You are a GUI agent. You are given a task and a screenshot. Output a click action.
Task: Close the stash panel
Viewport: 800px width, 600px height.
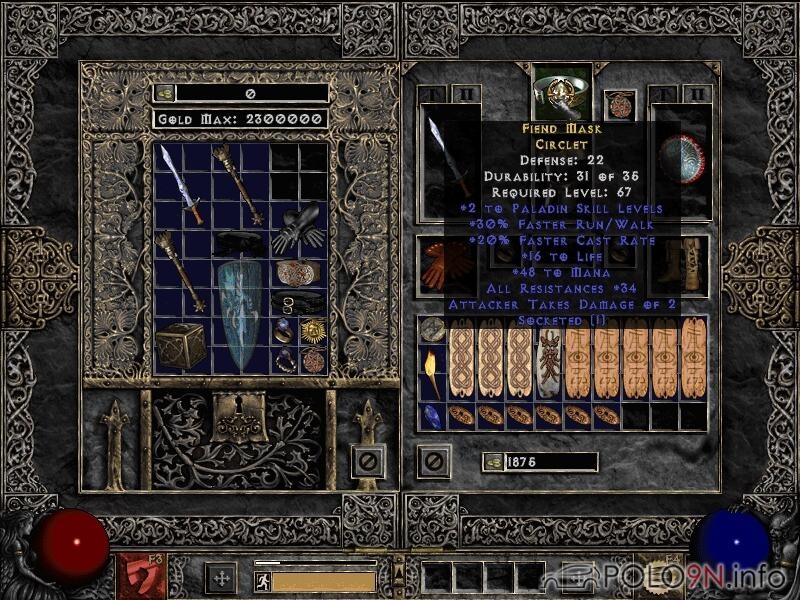click(367, 462)
